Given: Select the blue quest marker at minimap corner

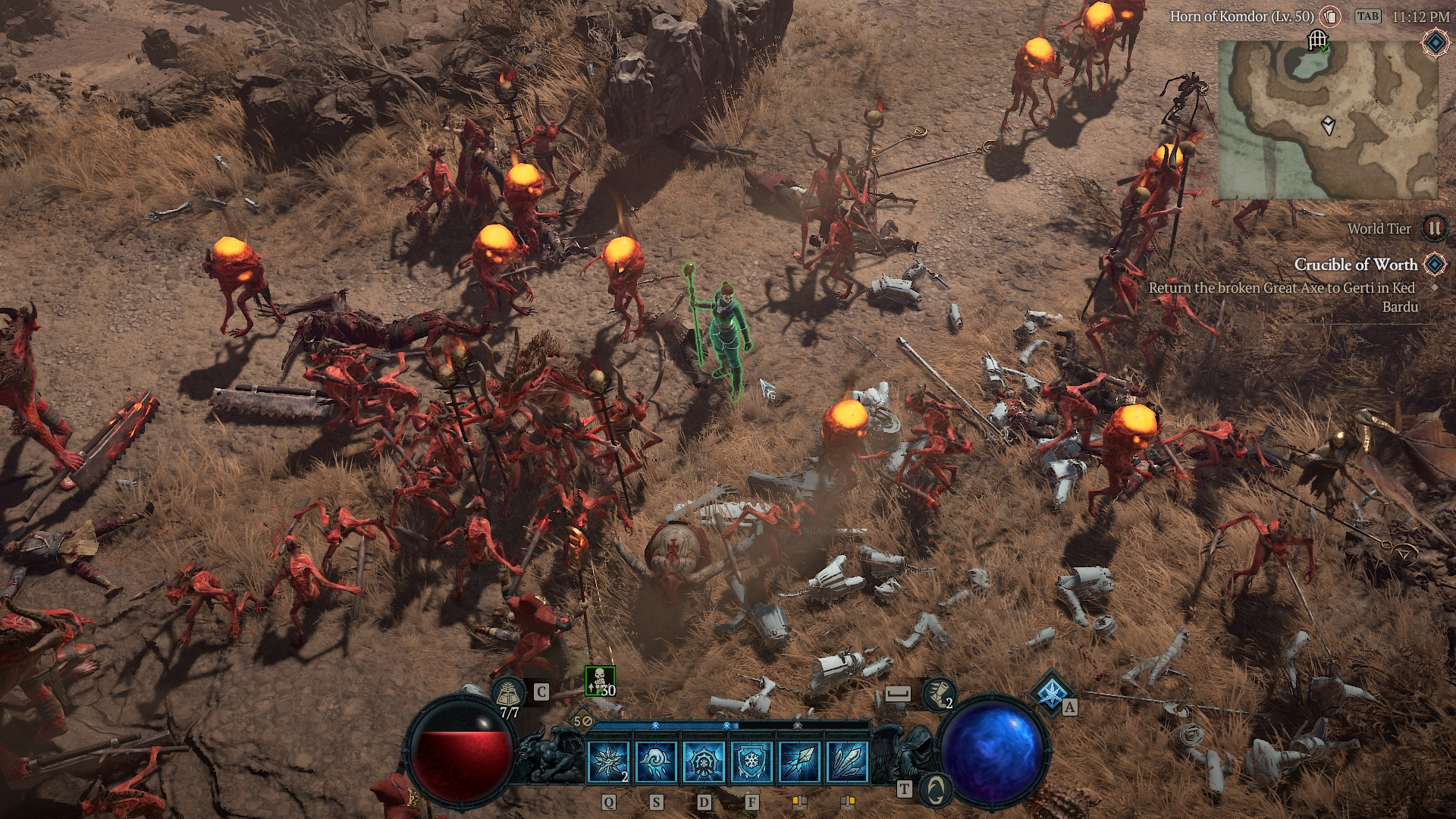Looking at the screenshot, I should coord(1435,42).
